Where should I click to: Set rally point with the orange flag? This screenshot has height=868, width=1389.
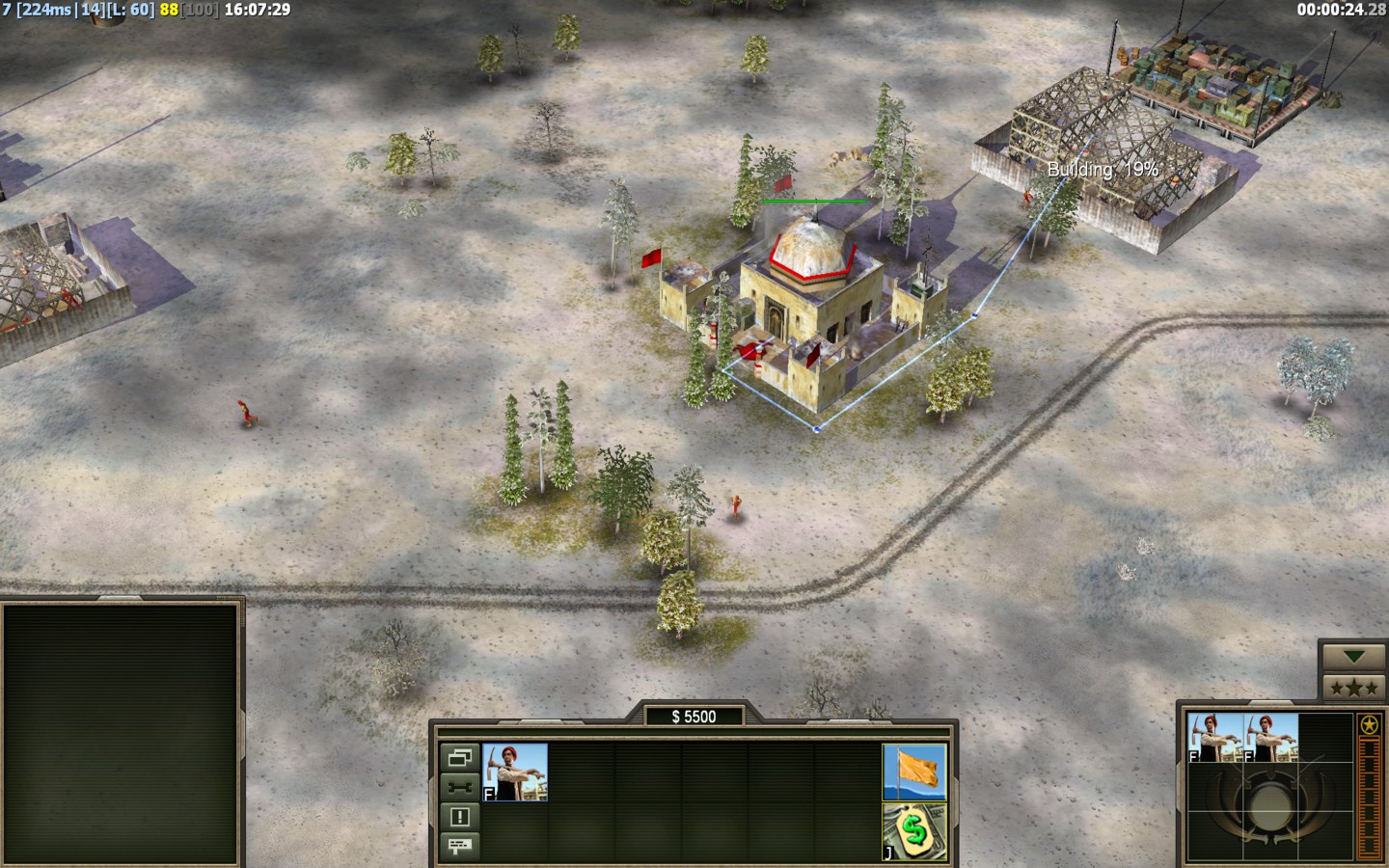(x=914, y=772)
